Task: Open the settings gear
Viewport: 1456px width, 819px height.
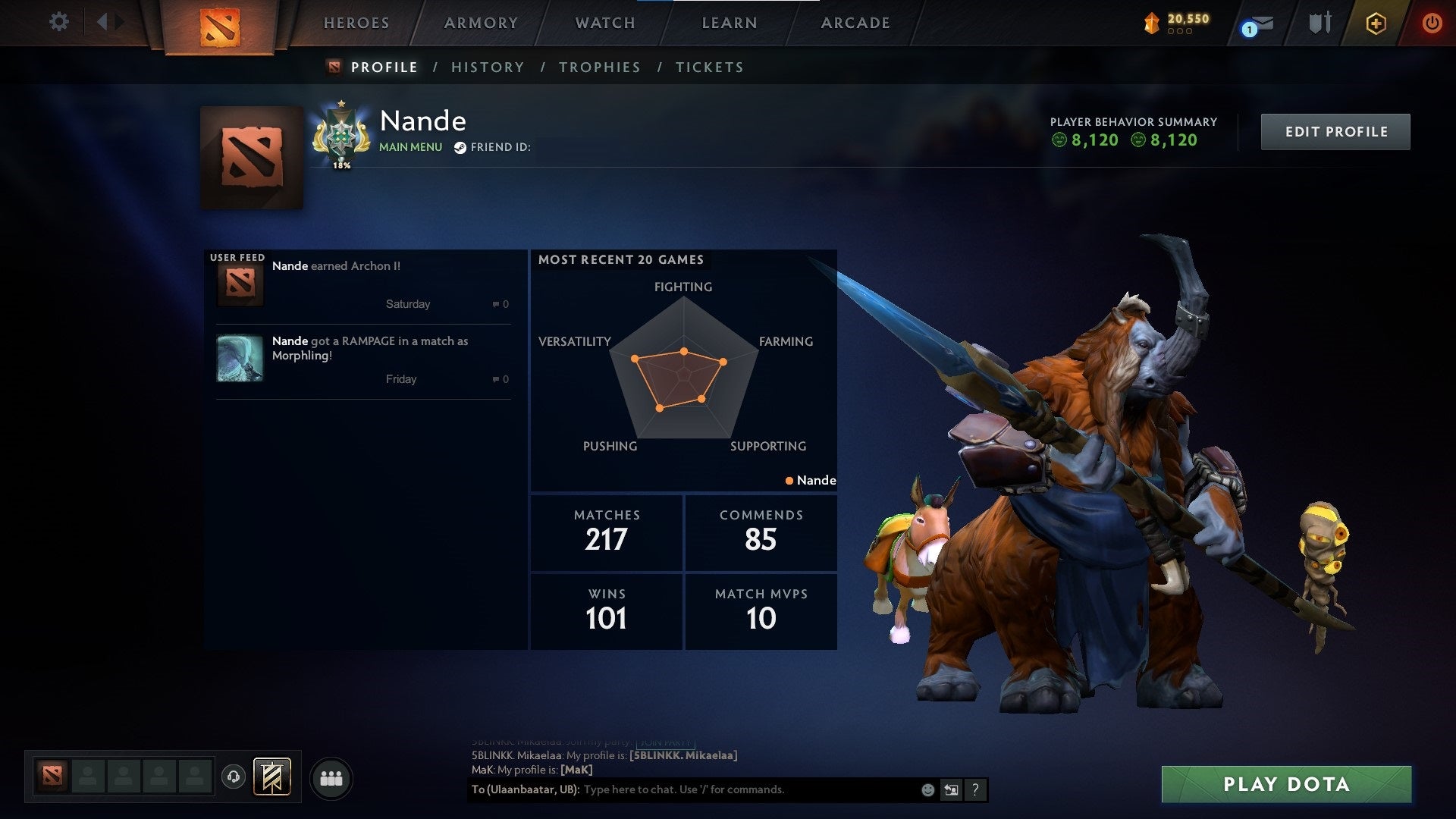Action: click(59, 22)
